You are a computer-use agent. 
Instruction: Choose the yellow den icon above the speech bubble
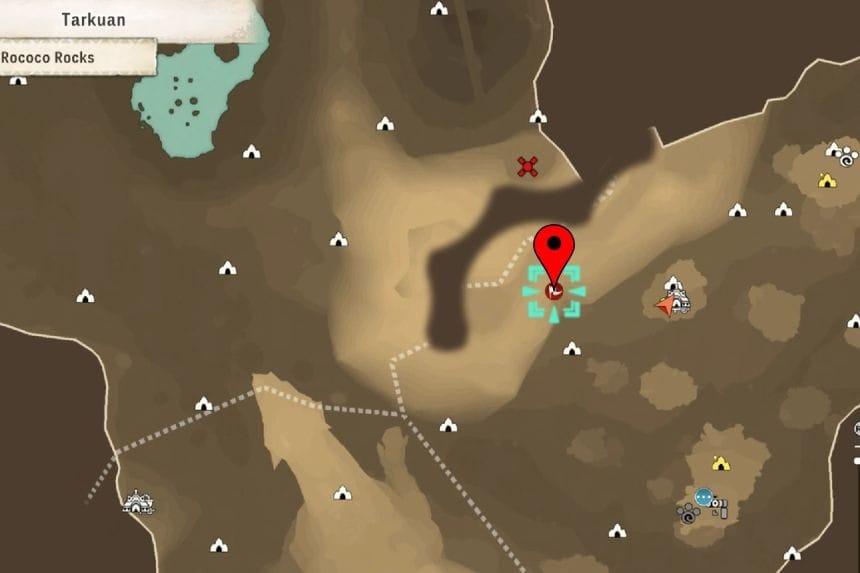pyautogui.click(x=720, y=463)
